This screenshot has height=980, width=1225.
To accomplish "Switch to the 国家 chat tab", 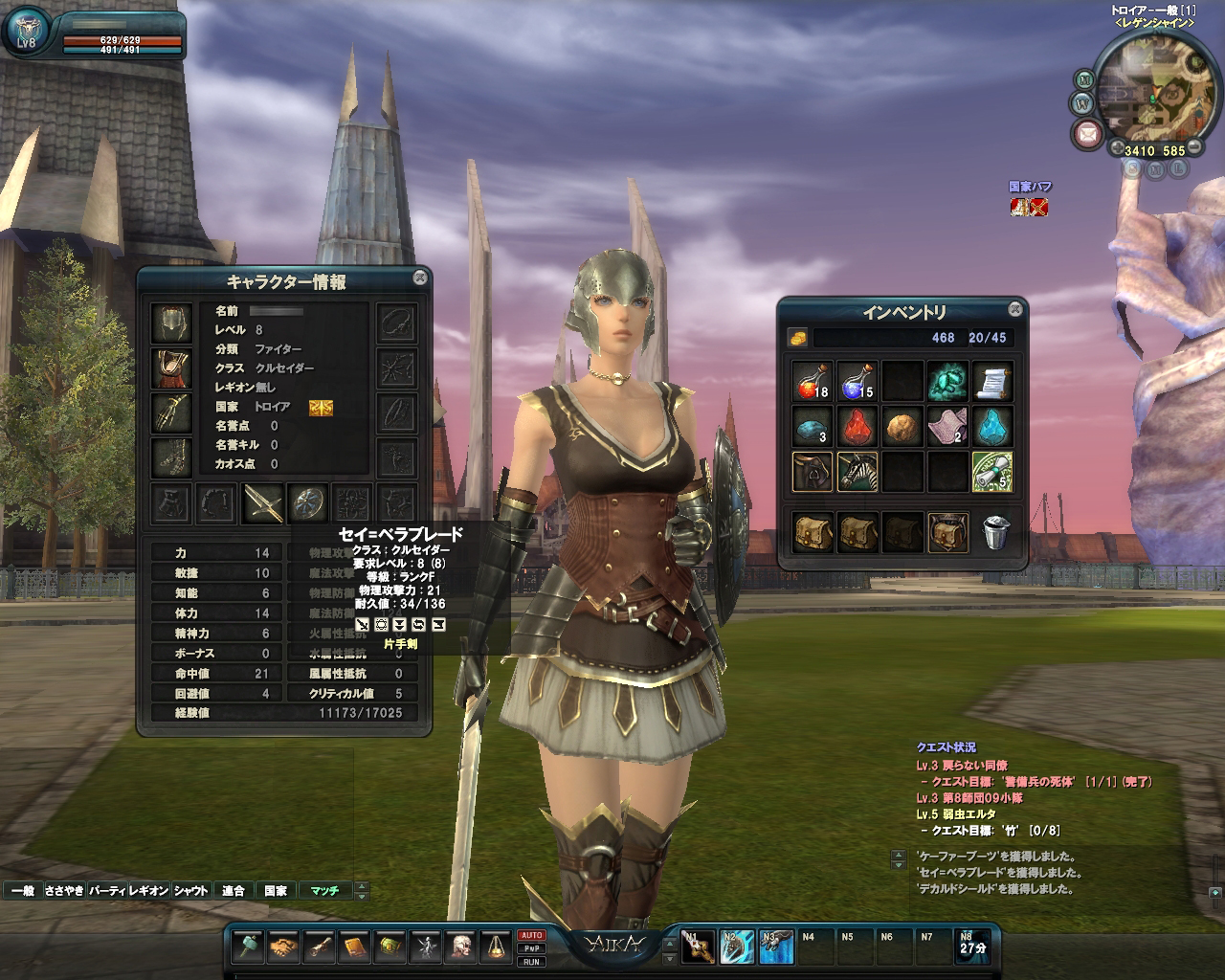I will pos(276,890).
